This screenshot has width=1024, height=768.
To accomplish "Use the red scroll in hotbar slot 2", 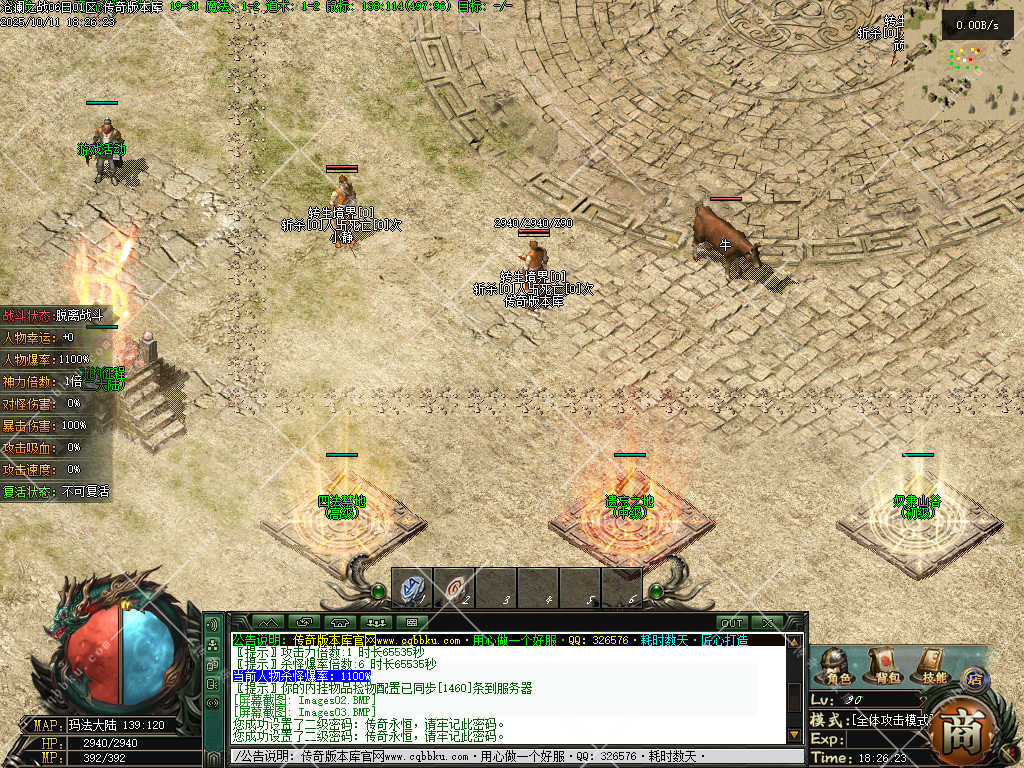I will 454,588.
